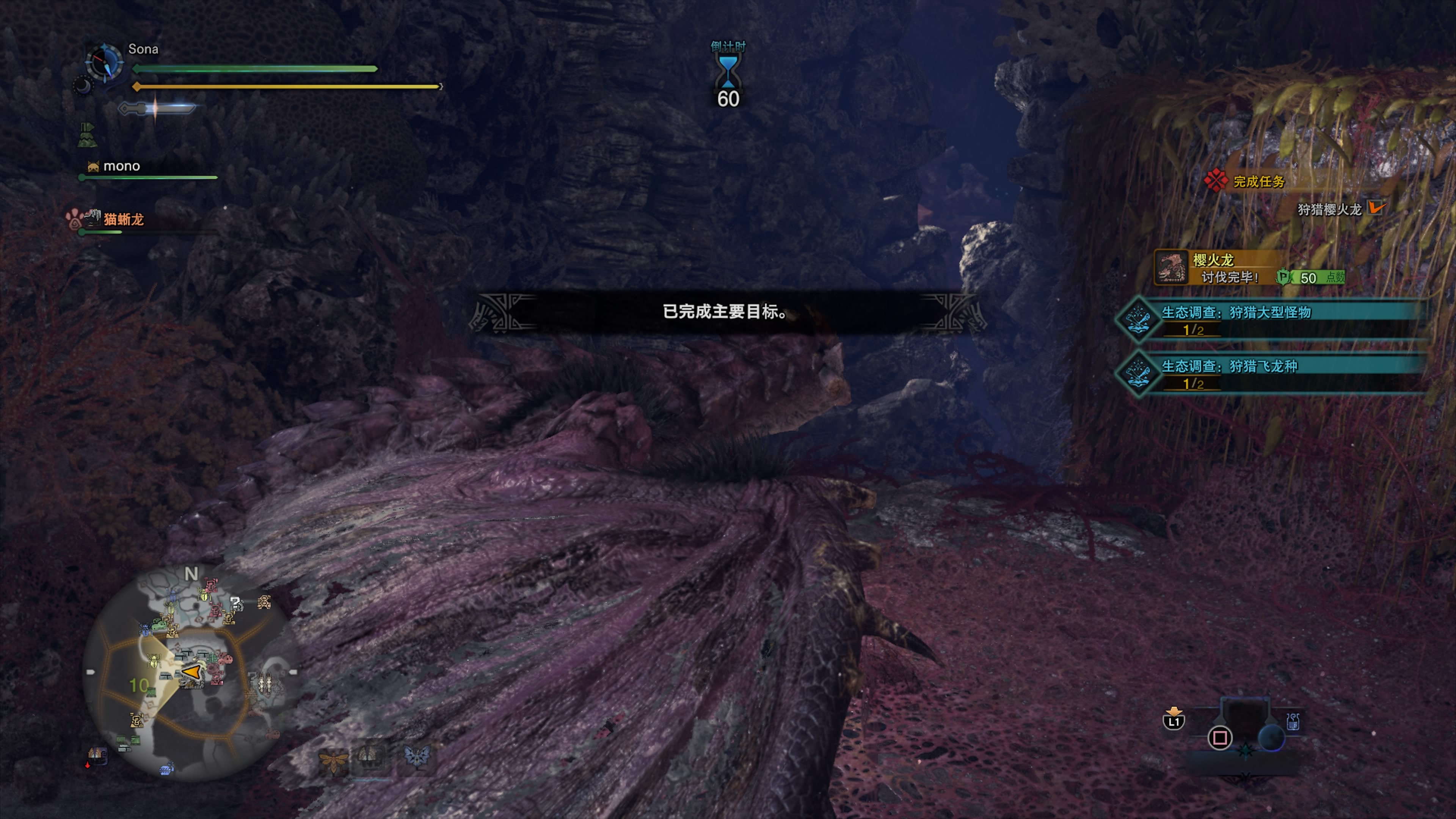Select the 狩猎樱火龙 objective line

(x=1329, y=210)
